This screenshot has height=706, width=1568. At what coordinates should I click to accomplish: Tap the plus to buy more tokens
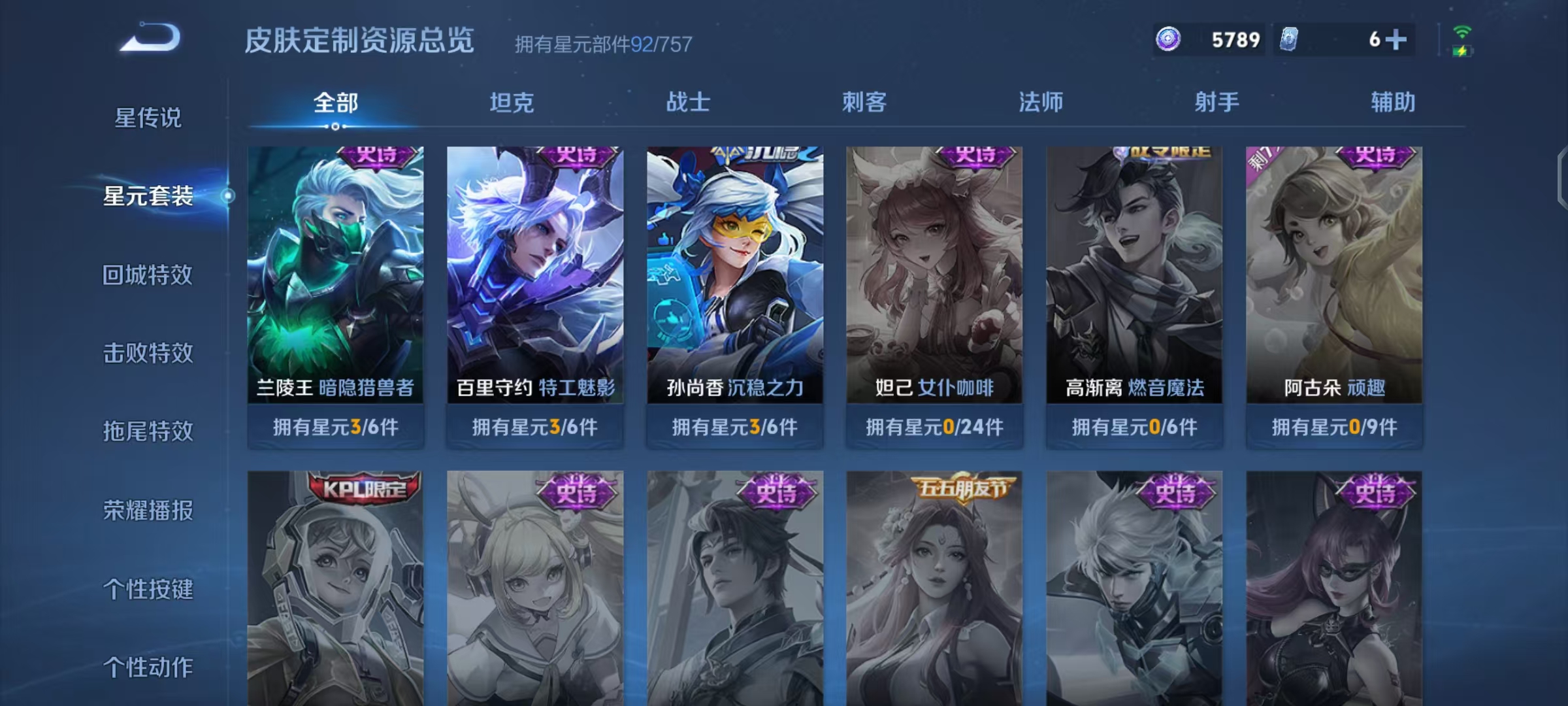(1396, 41)
